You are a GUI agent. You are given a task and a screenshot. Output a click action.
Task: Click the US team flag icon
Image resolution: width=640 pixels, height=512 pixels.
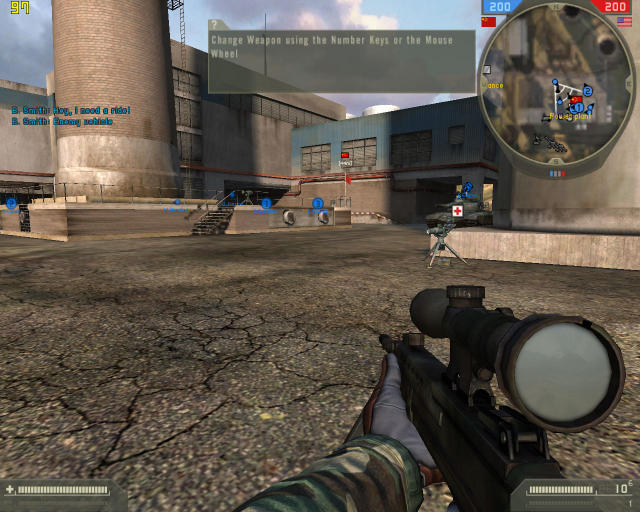click(x=626, y=21)
